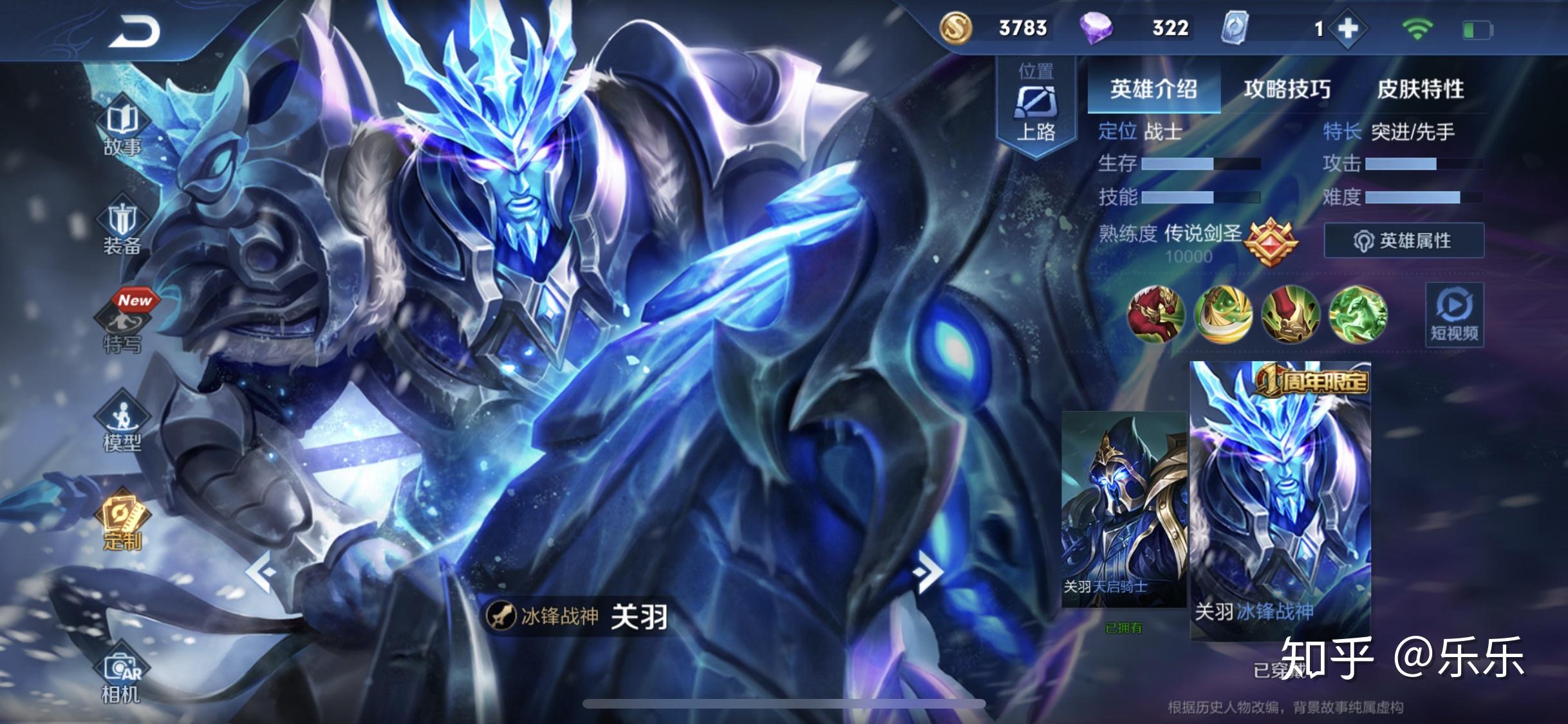Show the 模型 model view
Viewport: 1568px width, 724px height.
122,425
